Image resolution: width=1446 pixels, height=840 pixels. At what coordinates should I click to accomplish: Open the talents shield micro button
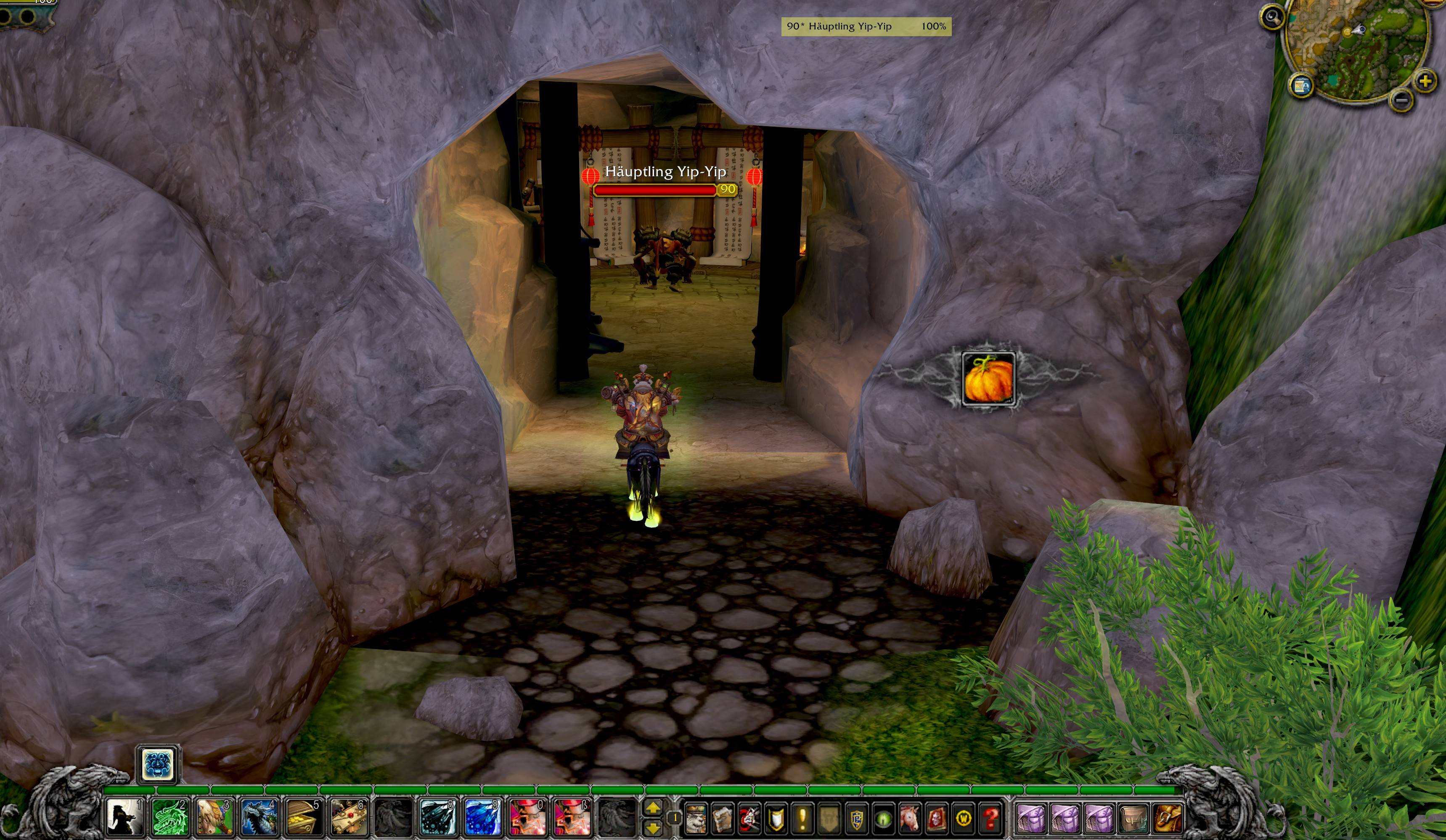point(776,818)
